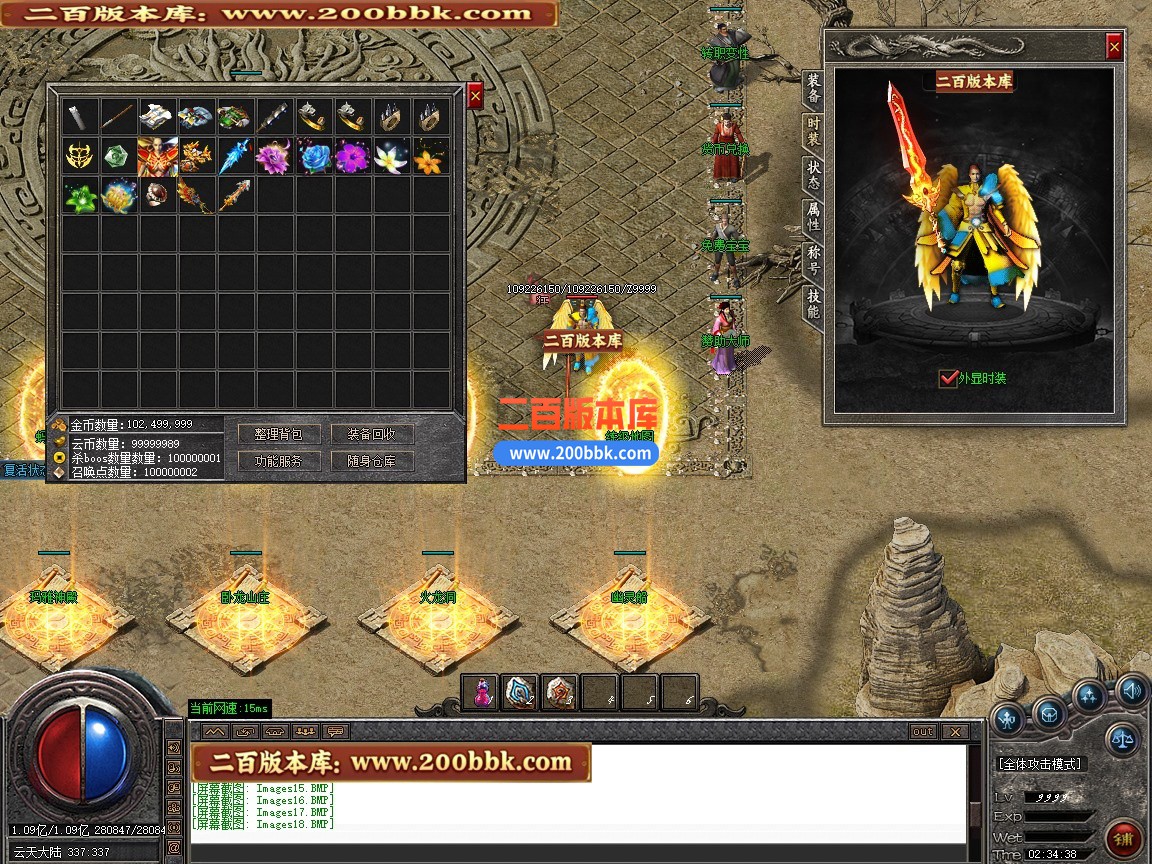Viewport: 1152px width, 864px height.
Task: Select the female warrior costume item
Action: (158, 156)
